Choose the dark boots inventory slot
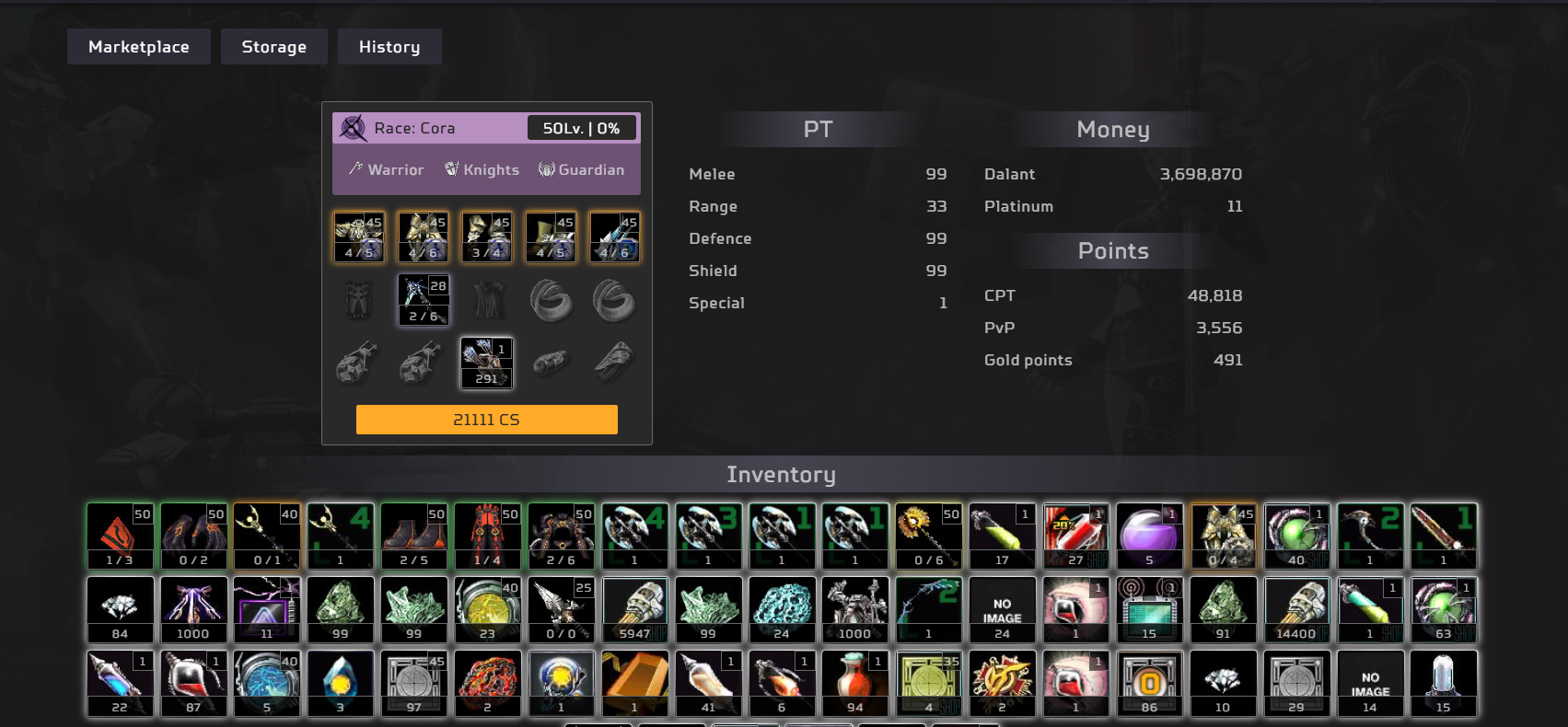The width and height of the screenshot is (1568, 727). coord(414,536)
